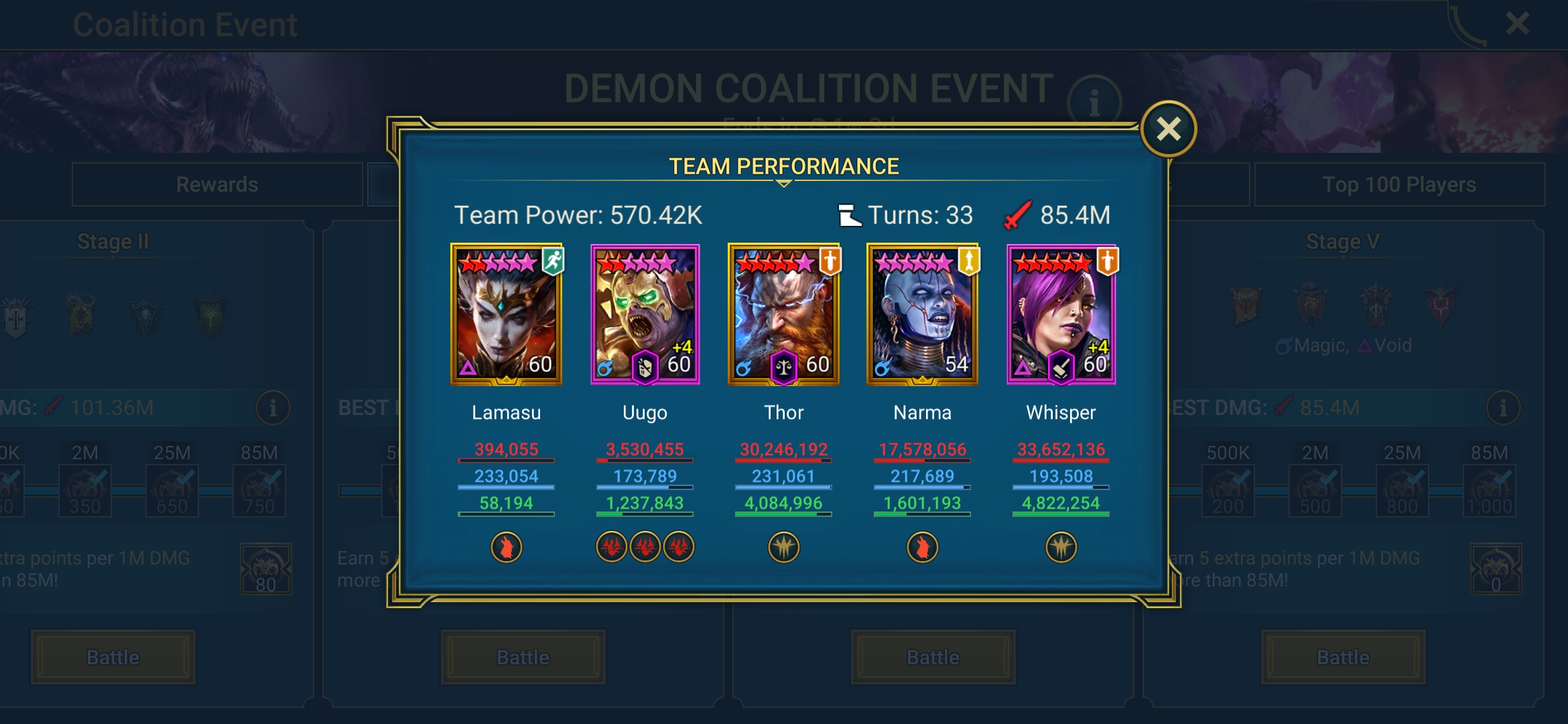Show Stage II best damage info
Image resolution: width=1568 pixels, height=724 pixels.
pos(273,408)
